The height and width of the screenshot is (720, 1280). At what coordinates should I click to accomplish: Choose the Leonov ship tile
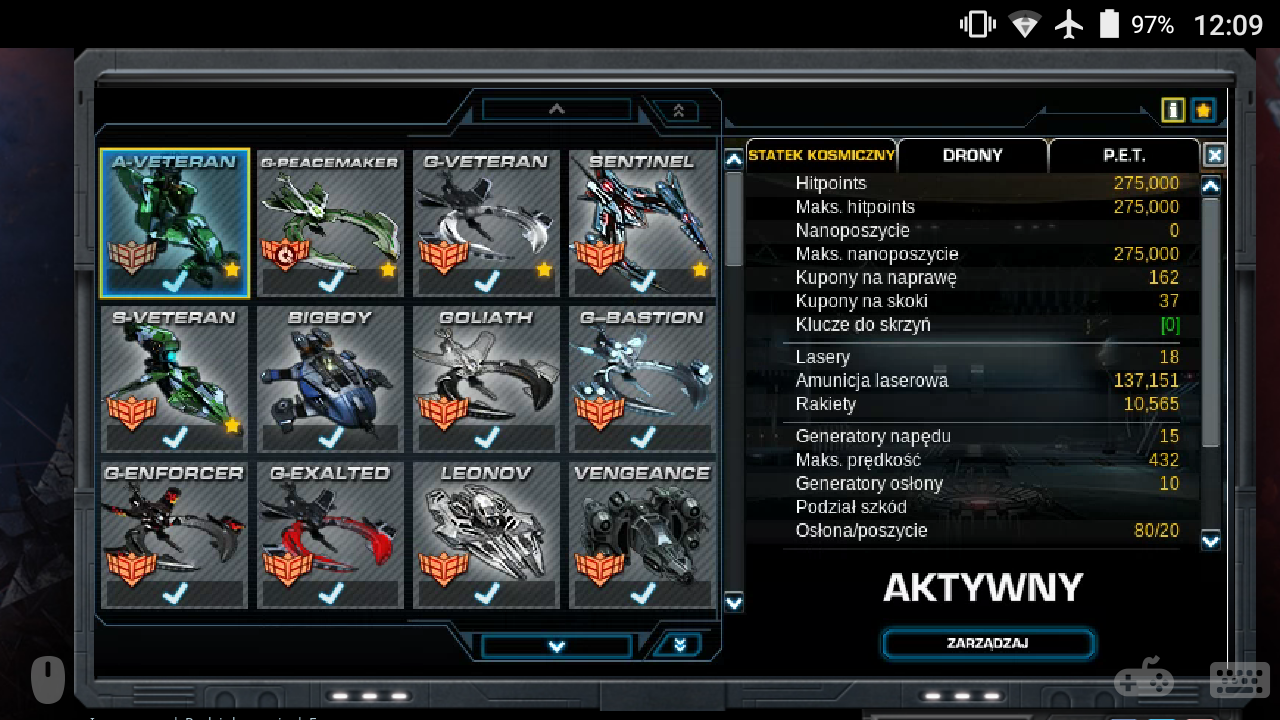(487, 535)
